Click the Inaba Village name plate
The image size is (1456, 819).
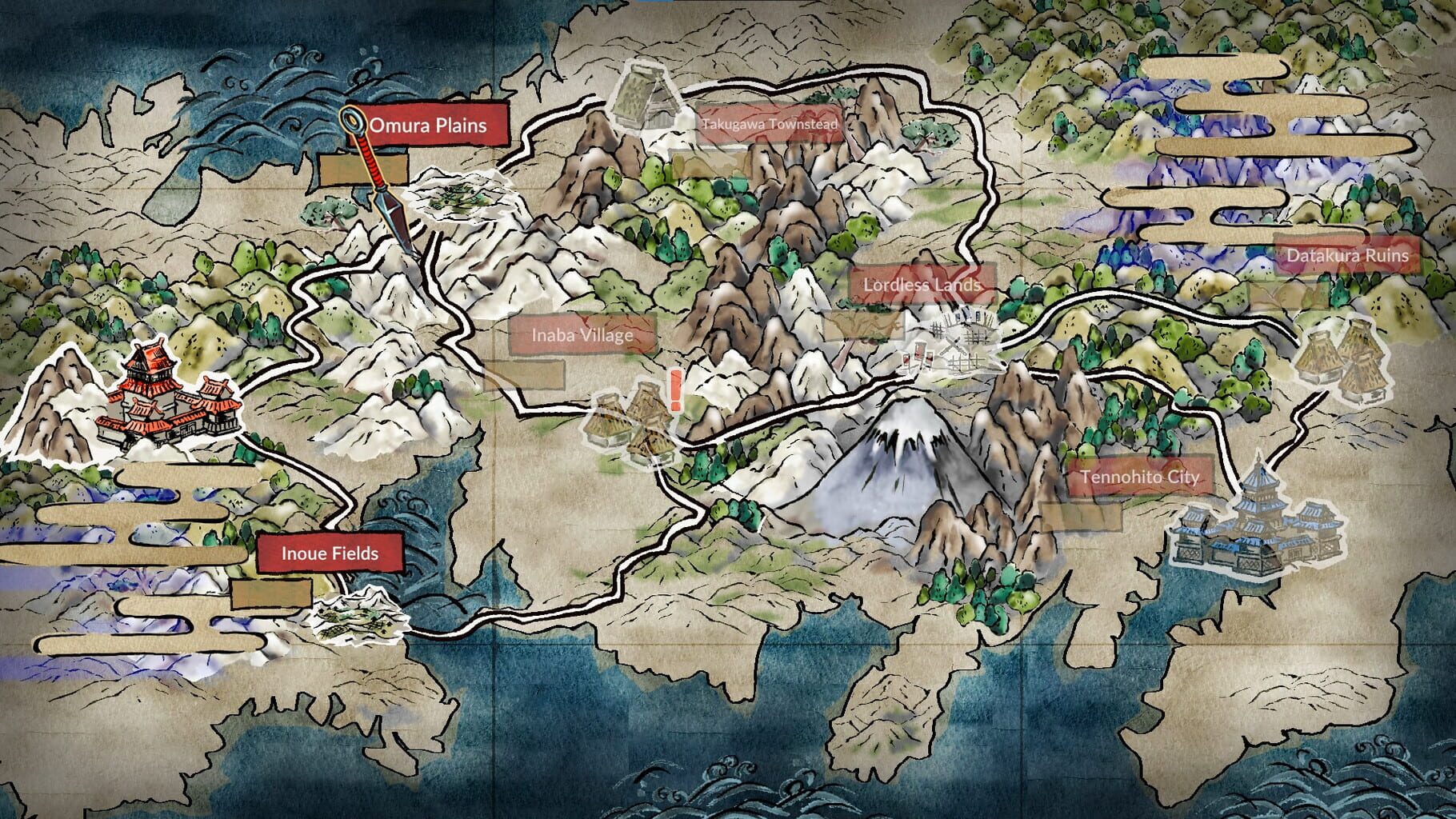coord(584,337)
